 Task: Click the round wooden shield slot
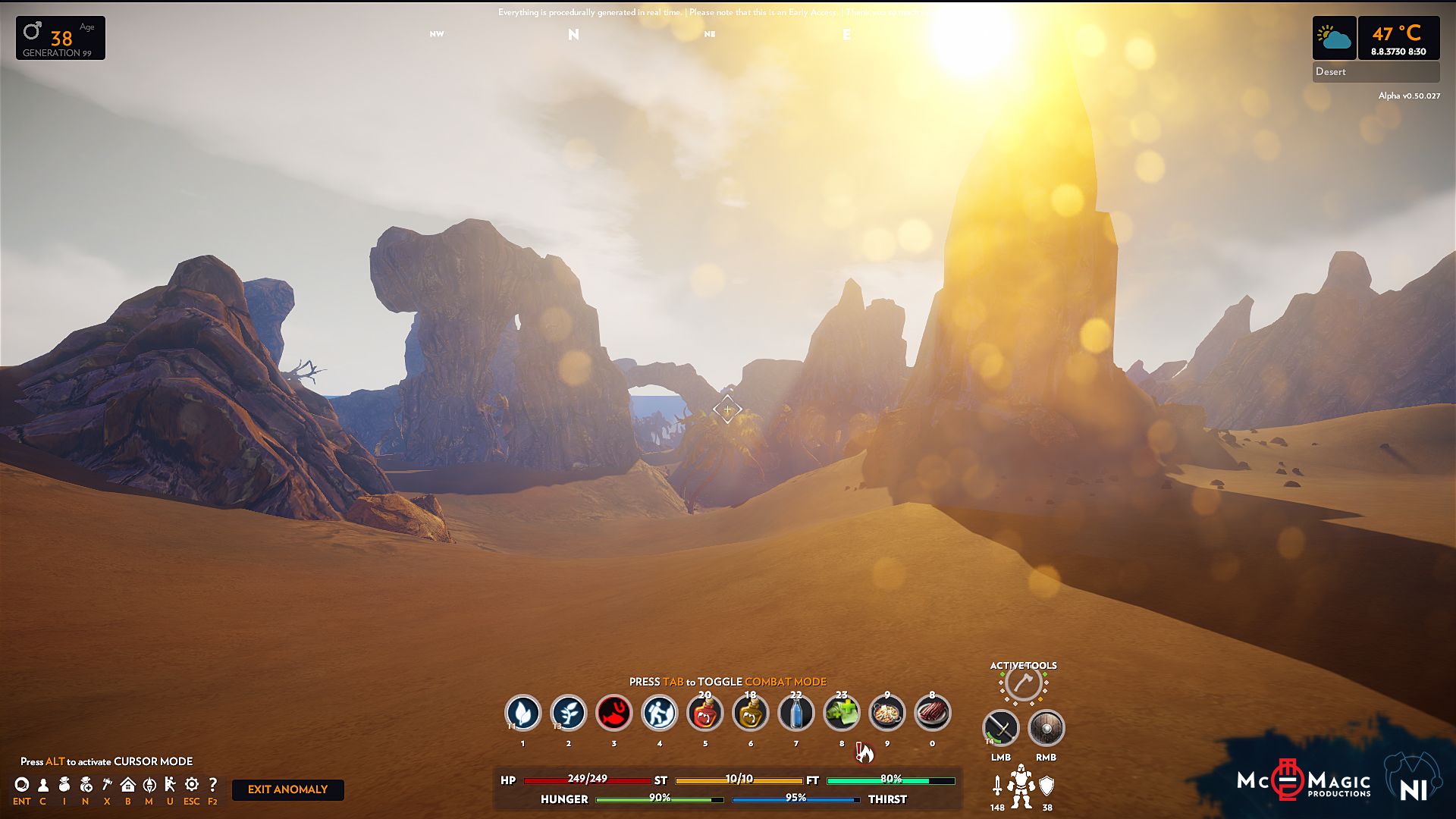pyautogui.click(x=1046, y=729)
